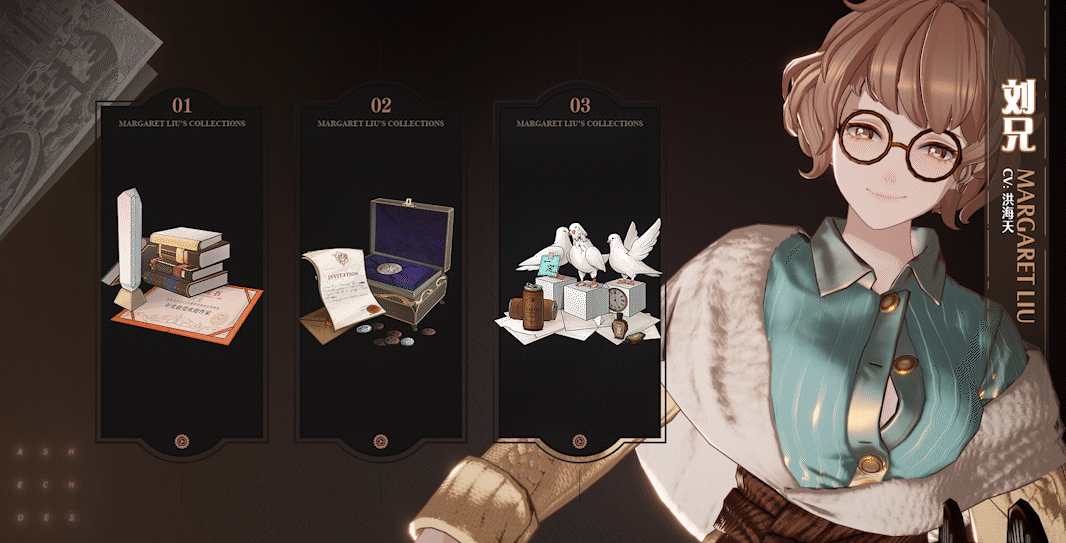Open collection card 02 with invitation letter
Viewport: 1066px width, 543px height.
380,270
